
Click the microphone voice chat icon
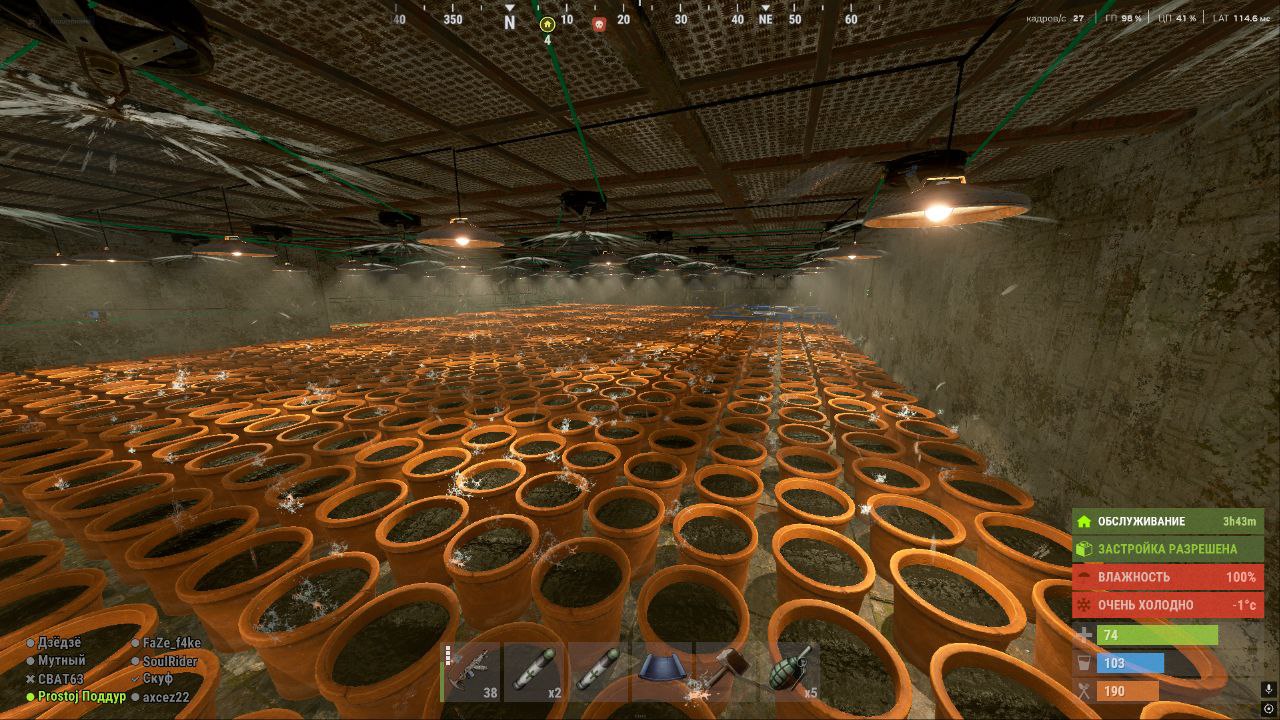pyautogui.click(x=1268, y=689)
